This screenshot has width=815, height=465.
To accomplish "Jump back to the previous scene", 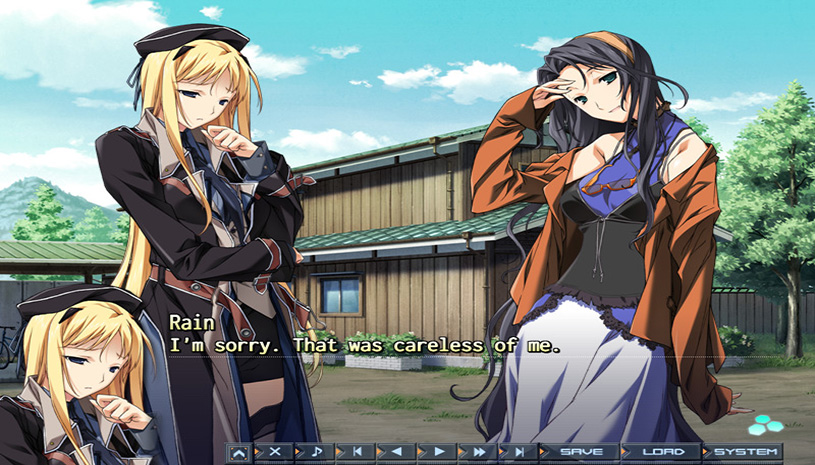I will click(357, 453).
